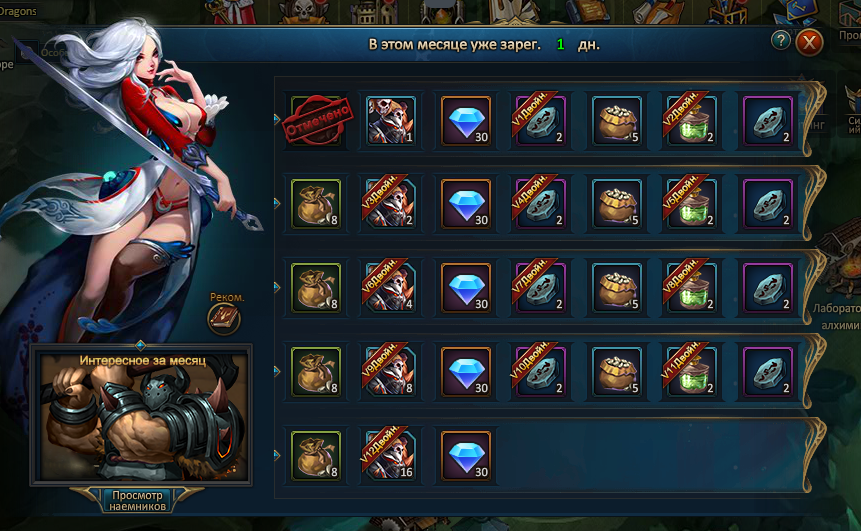Choose the V5 double green potion reward
This screenshot has height=531, width=861.
pos(691,206)
